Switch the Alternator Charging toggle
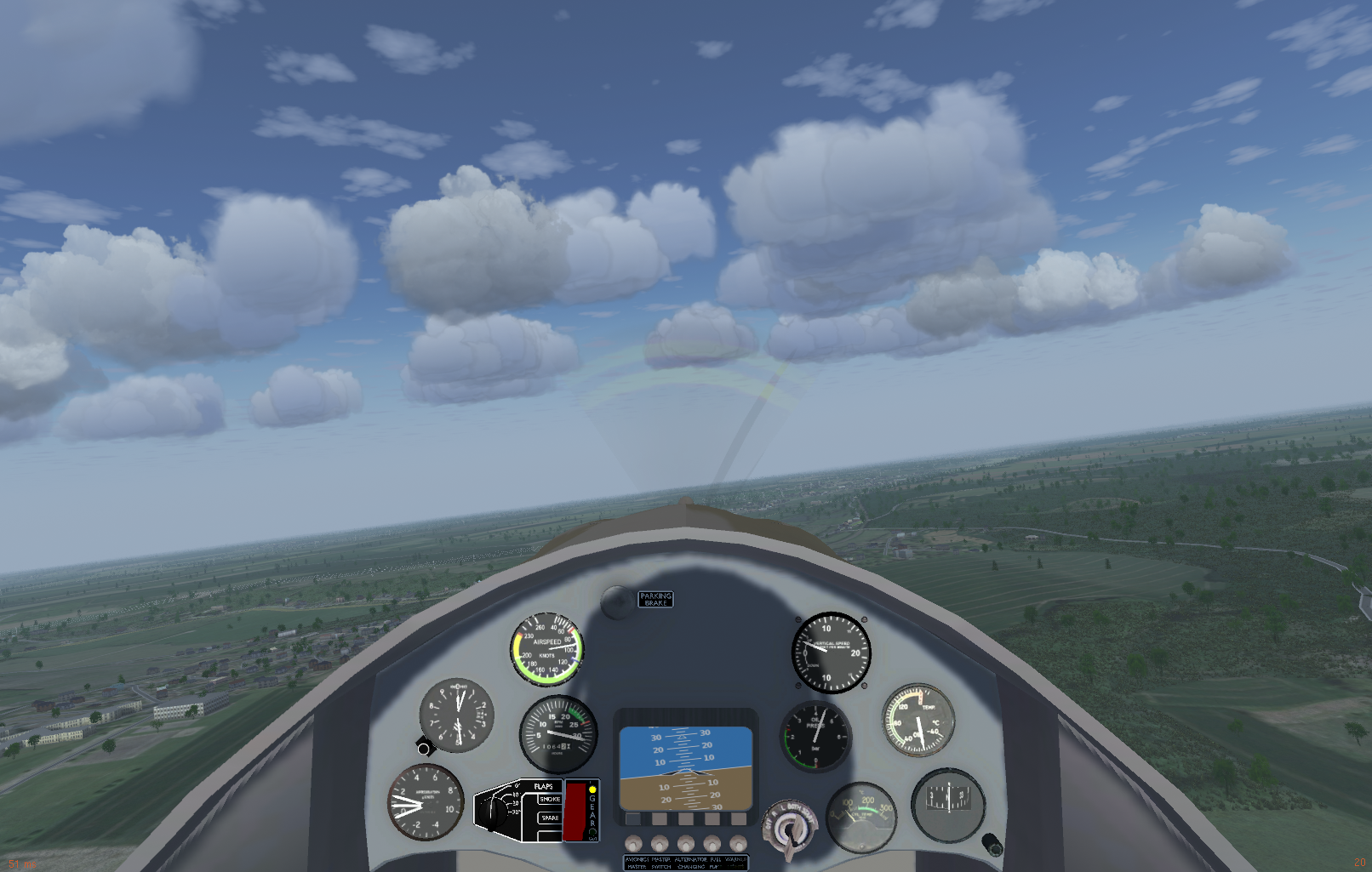The image size is (1372, 872). coord(686,843)
